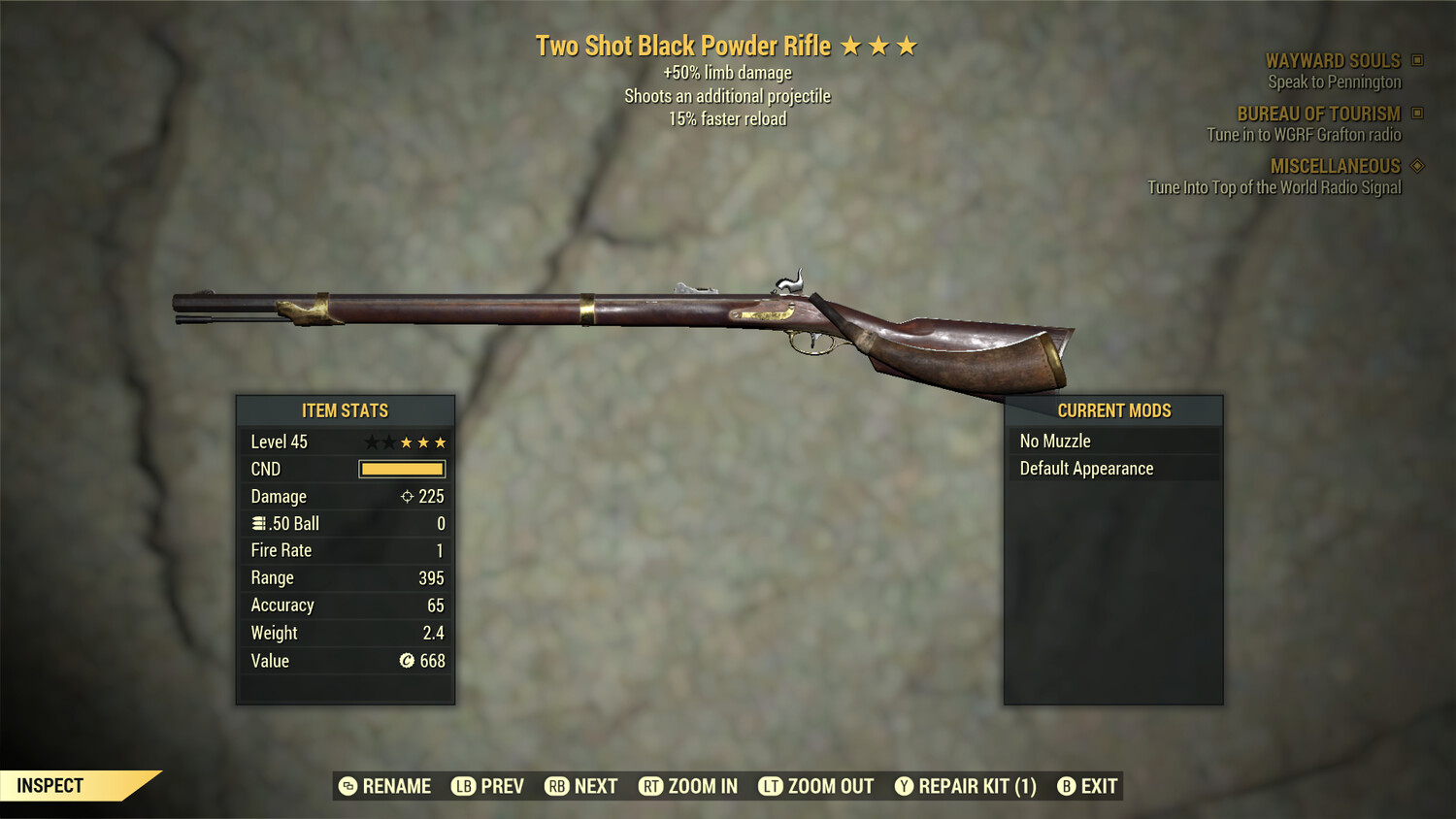
Task: Select the ZOOM IN magnifier icon
Action: point(652,786)
